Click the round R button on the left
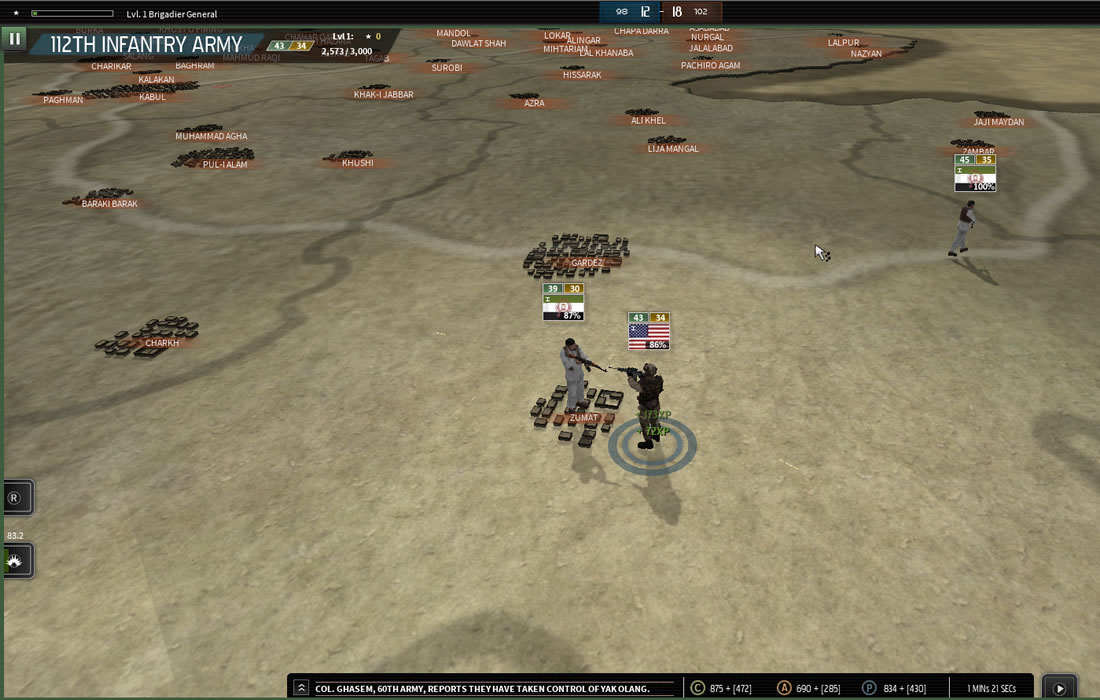The image size is (1100, 700). (15, 497)
